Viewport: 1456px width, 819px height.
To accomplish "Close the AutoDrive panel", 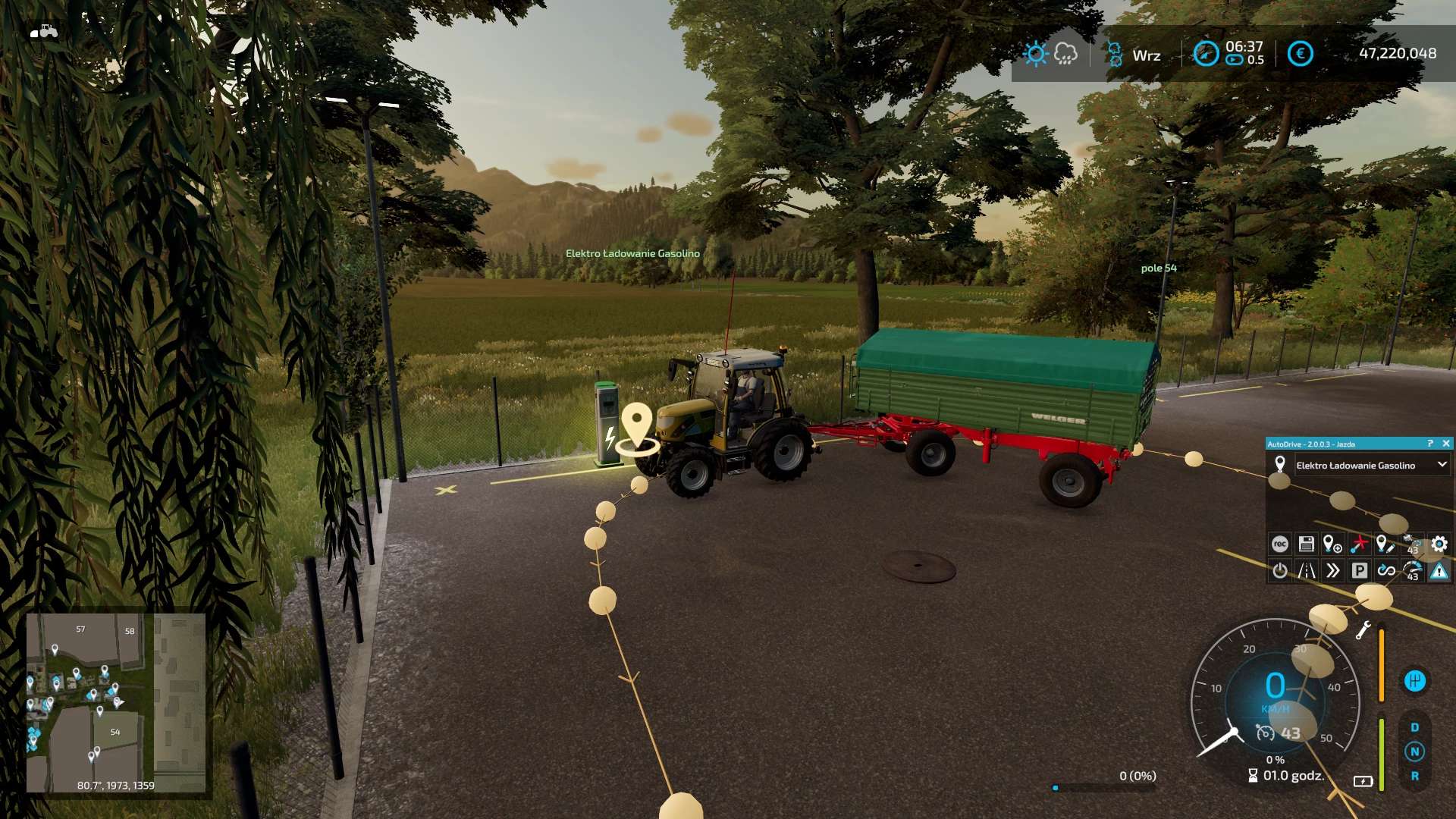I will (x=1445, y=444).
